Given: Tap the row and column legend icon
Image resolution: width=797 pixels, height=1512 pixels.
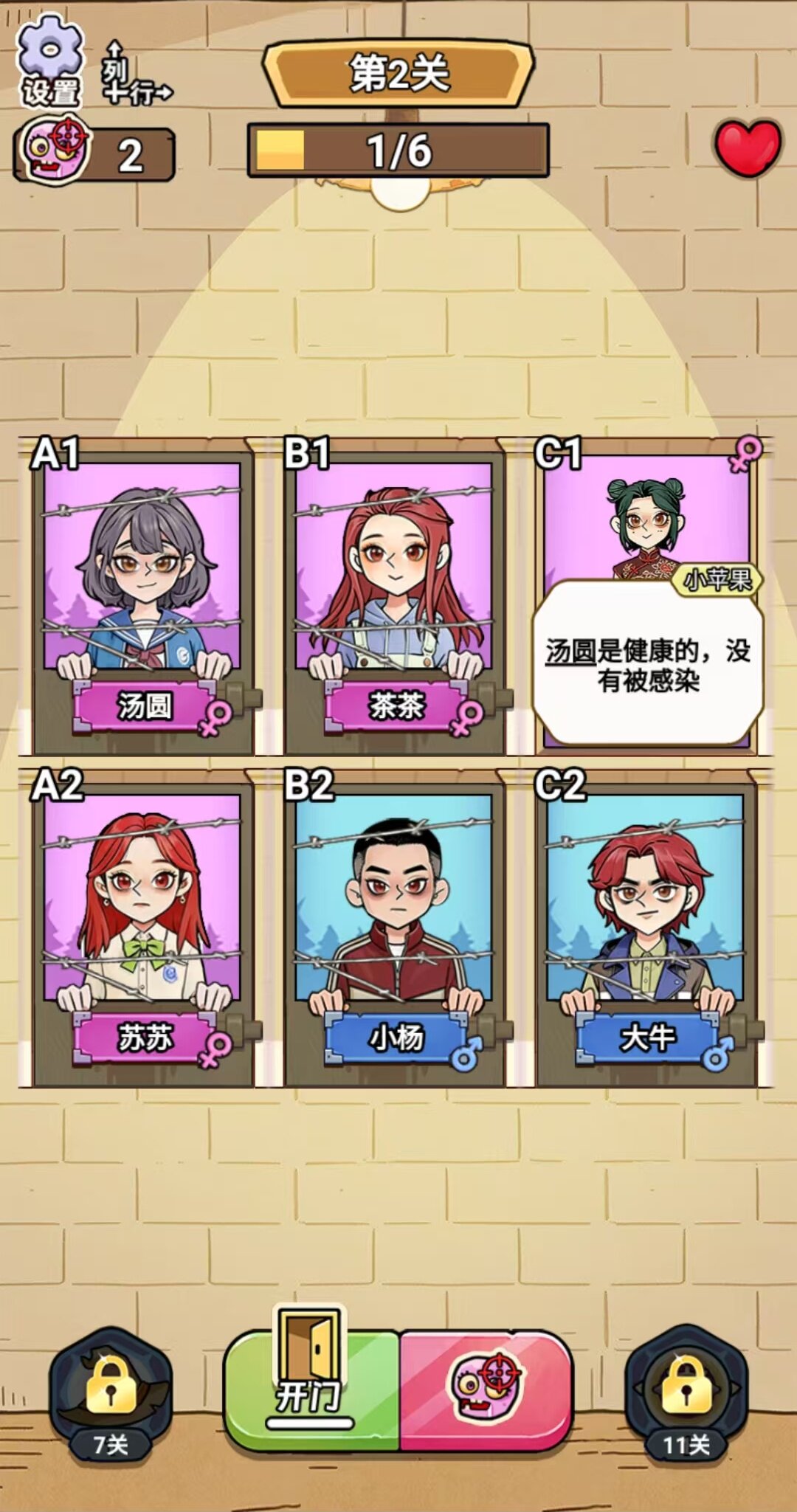Looking at the screenshot, I should click(133, 74).
